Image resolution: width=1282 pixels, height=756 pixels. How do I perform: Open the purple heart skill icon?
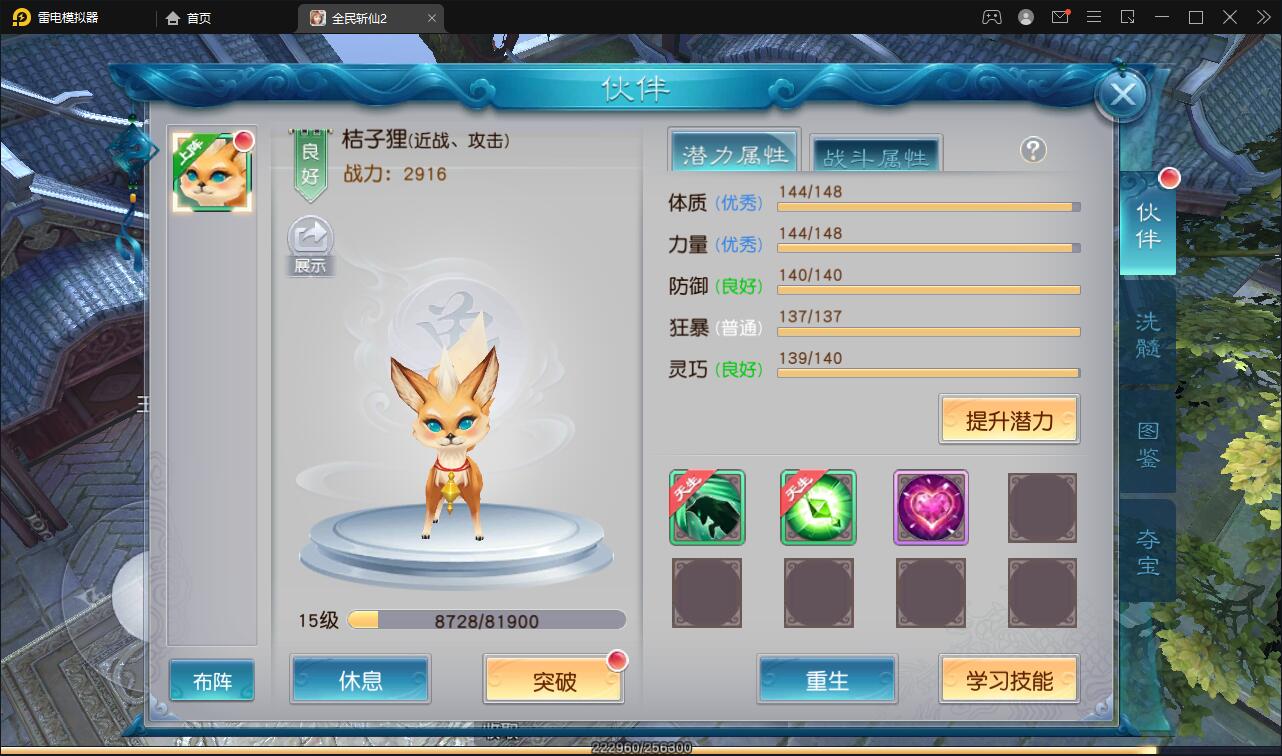pos(931,508)
